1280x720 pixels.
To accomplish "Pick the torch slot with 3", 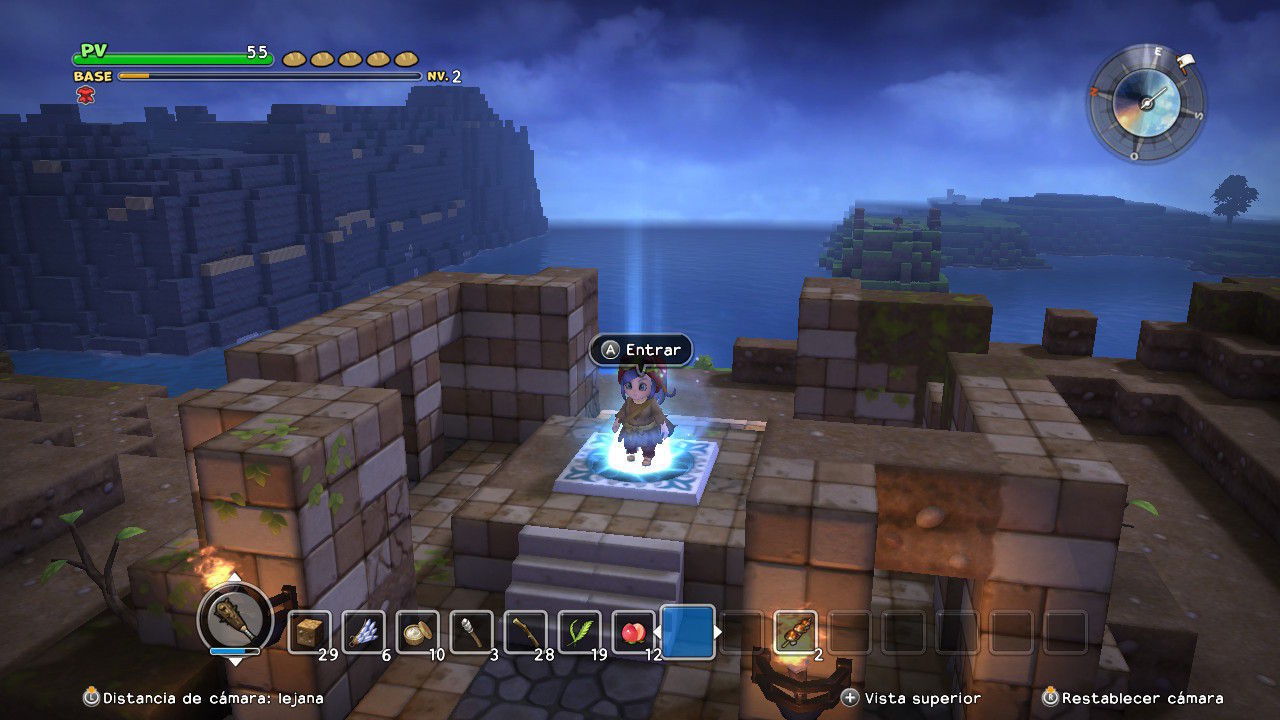I will point(471,632).
